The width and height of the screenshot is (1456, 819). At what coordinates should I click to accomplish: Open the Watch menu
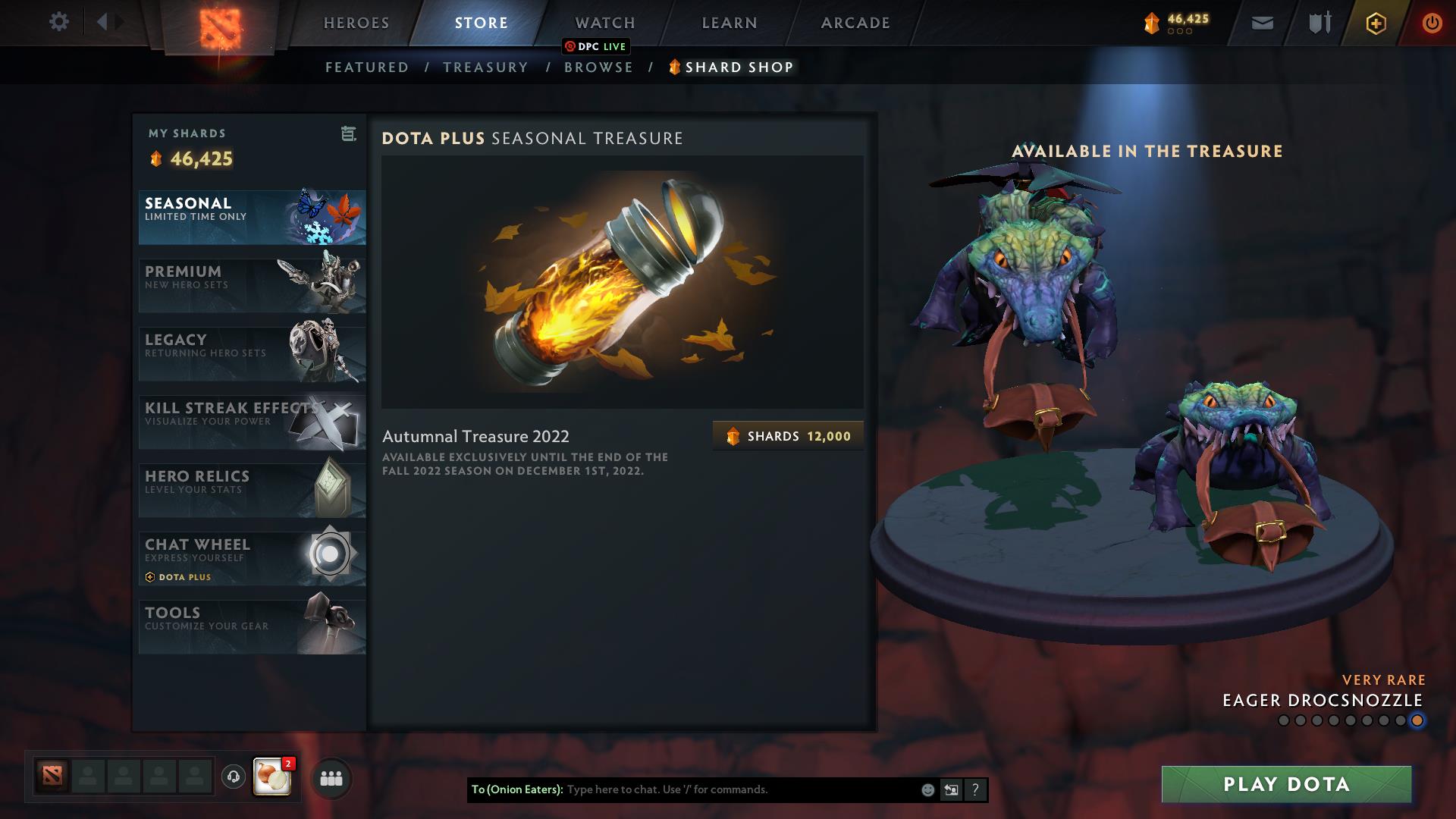pos(604,22)
